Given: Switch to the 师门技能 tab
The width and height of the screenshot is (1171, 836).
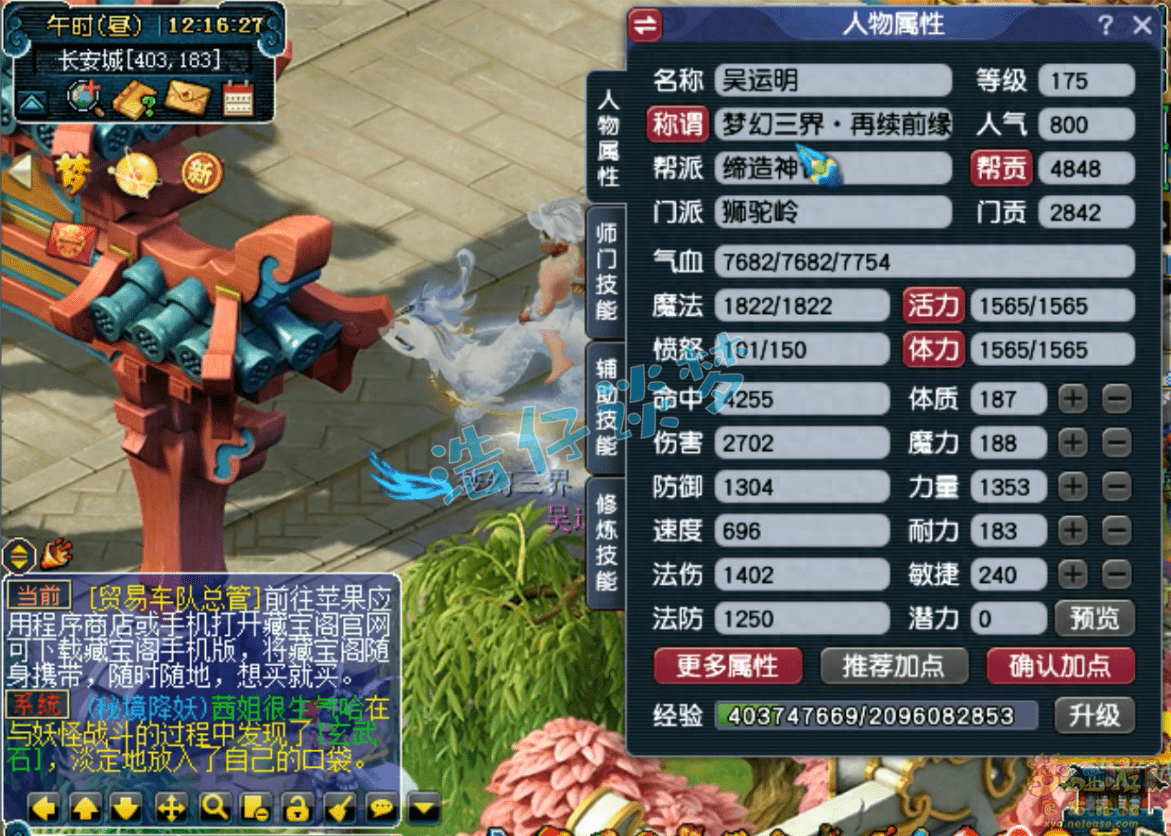Looking at the screenshot, I should [607, 270].
